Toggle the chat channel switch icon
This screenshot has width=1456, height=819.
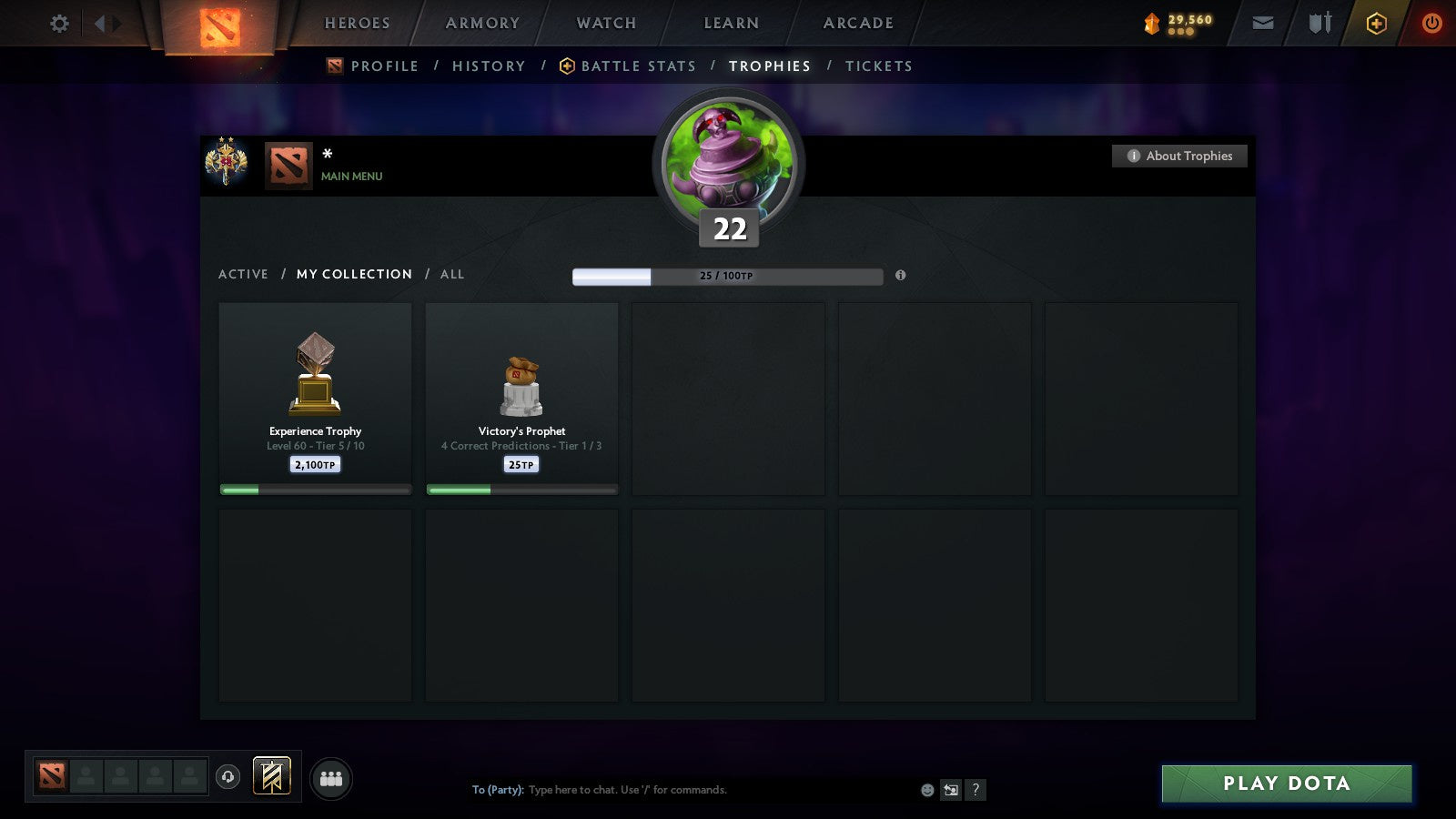pyautogui.click(x=949, y=790)
